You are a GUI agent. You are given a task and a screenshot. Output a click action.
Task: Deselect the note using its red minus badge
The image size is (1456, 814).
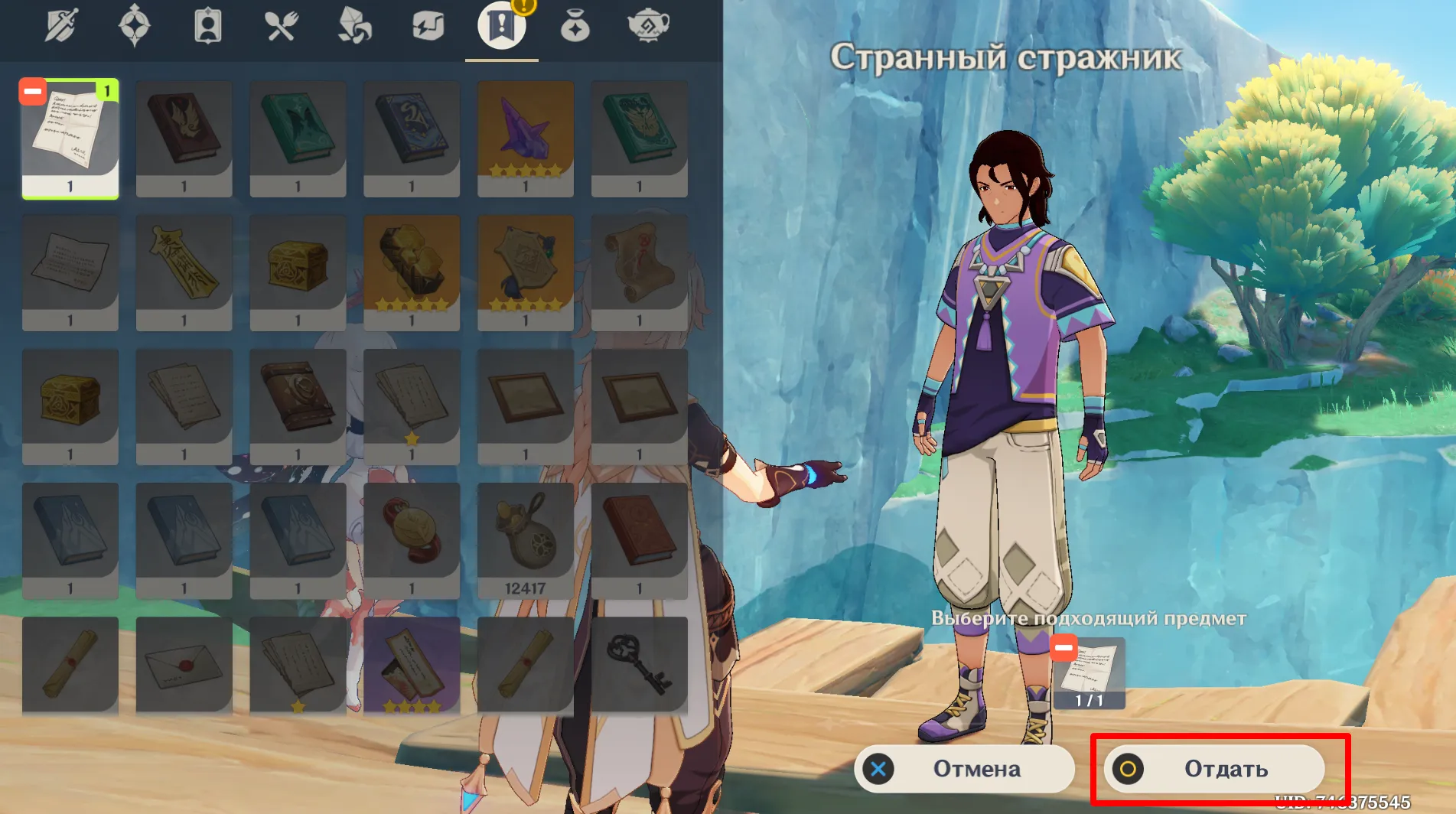coord(31,93)
